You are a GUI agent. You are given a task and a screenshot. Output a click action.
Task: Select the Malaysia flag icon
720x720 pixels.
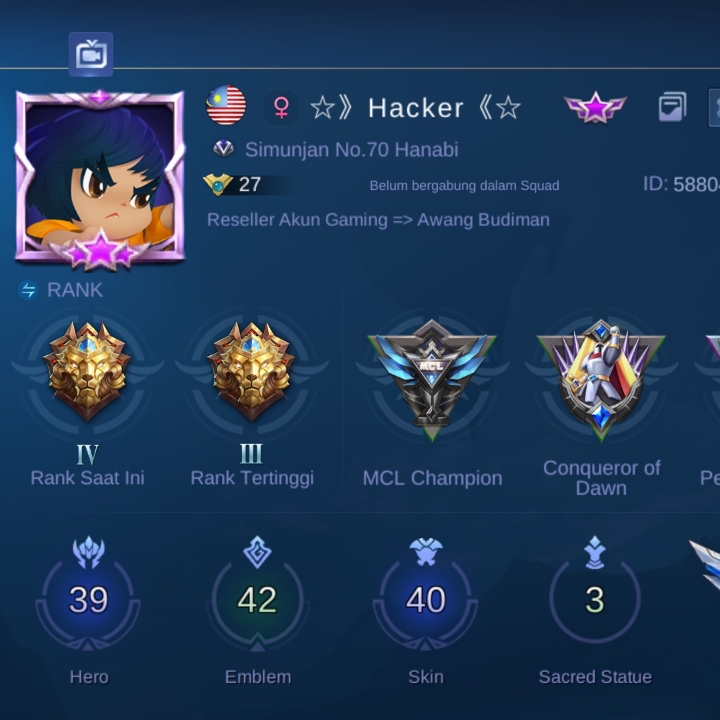click(227, 106)
